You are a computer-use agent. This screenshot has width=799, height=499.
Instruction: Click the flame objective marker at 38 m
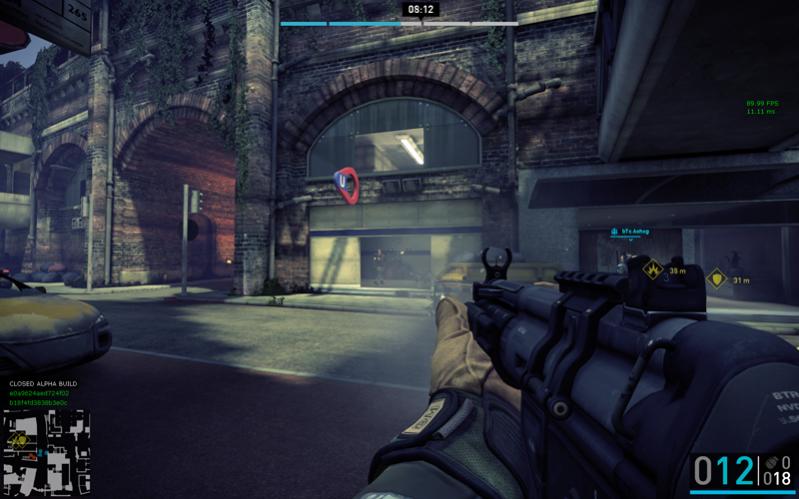[654, 270]
